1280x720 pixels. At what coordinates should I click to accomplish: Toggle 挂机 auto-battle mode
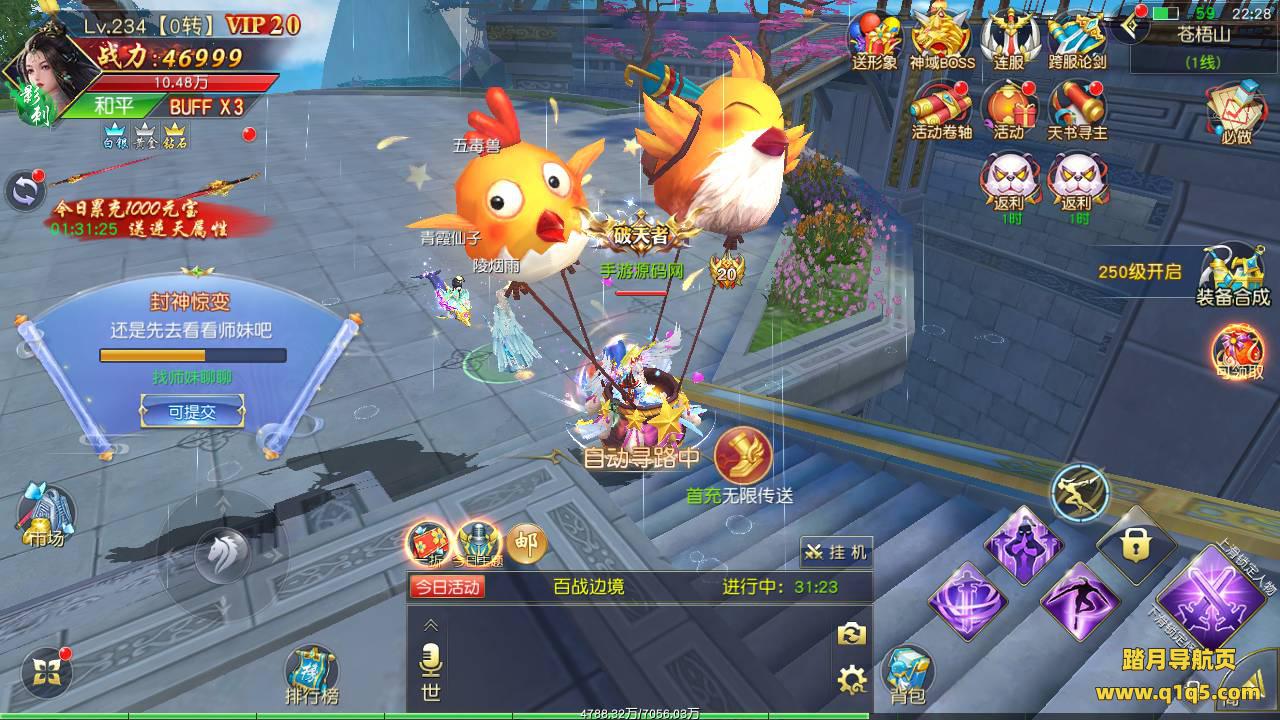pos(836,552)
